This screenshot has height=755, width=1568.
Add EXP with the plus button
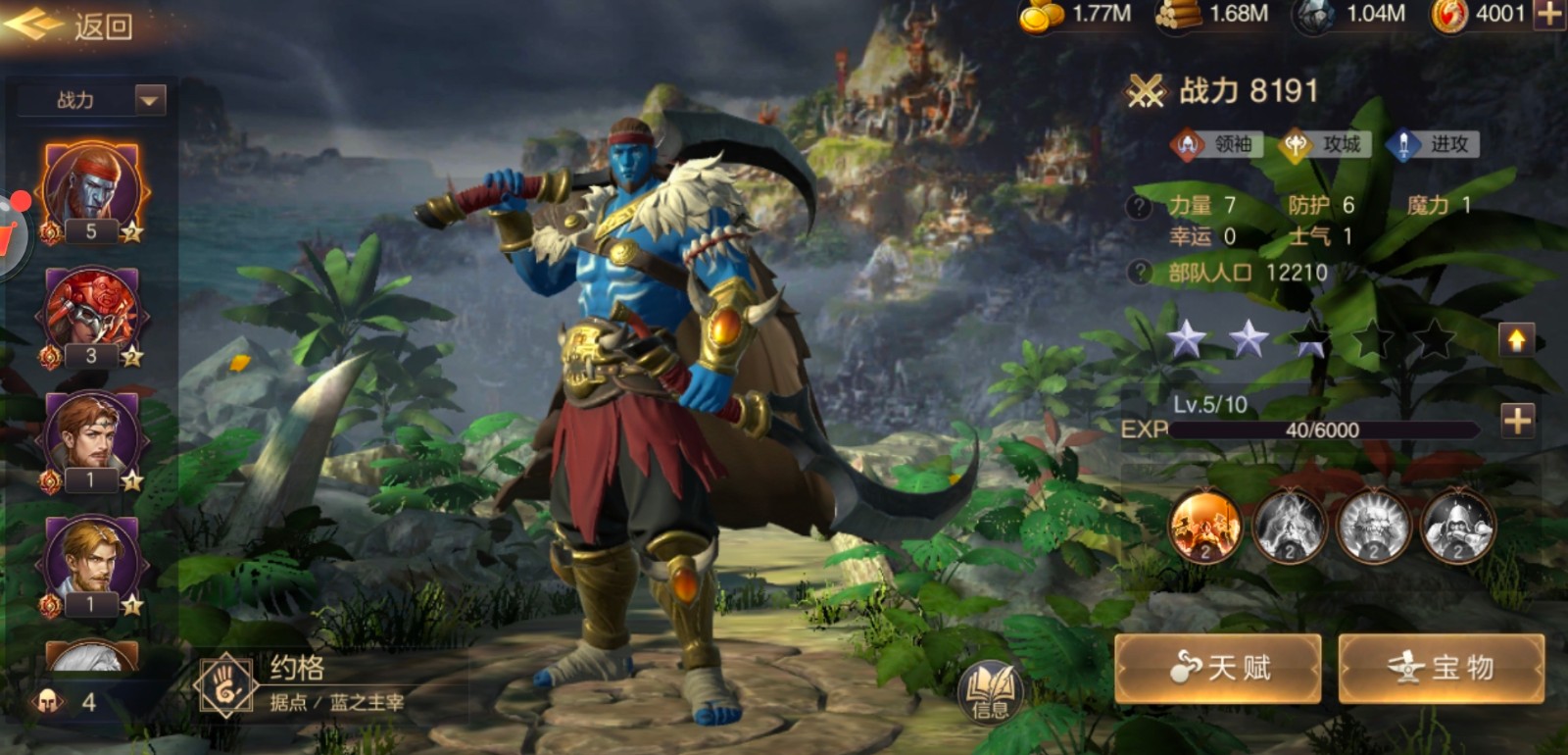point(1517,421)
